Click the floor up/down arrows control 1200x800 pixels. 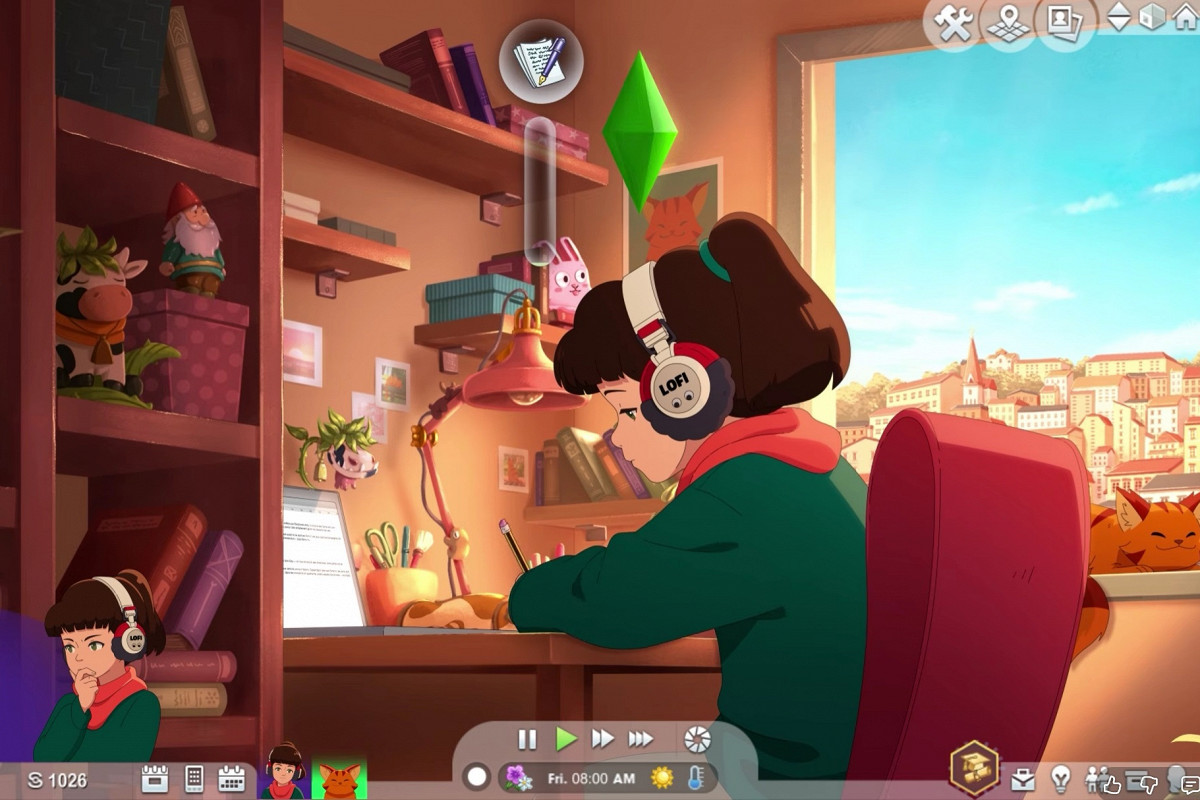pyautogui.click(x=1119, y=18)
